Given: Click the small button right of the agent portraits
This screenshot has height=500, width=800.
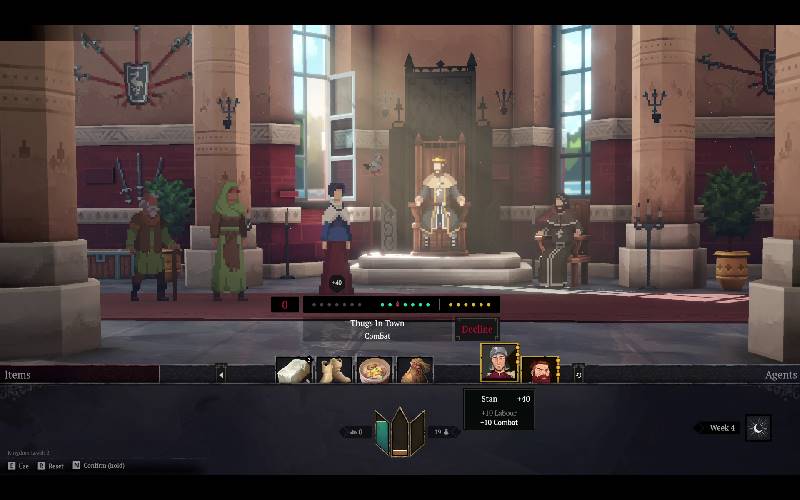Looking at the screenshot, I should click(x=577, y=372).
